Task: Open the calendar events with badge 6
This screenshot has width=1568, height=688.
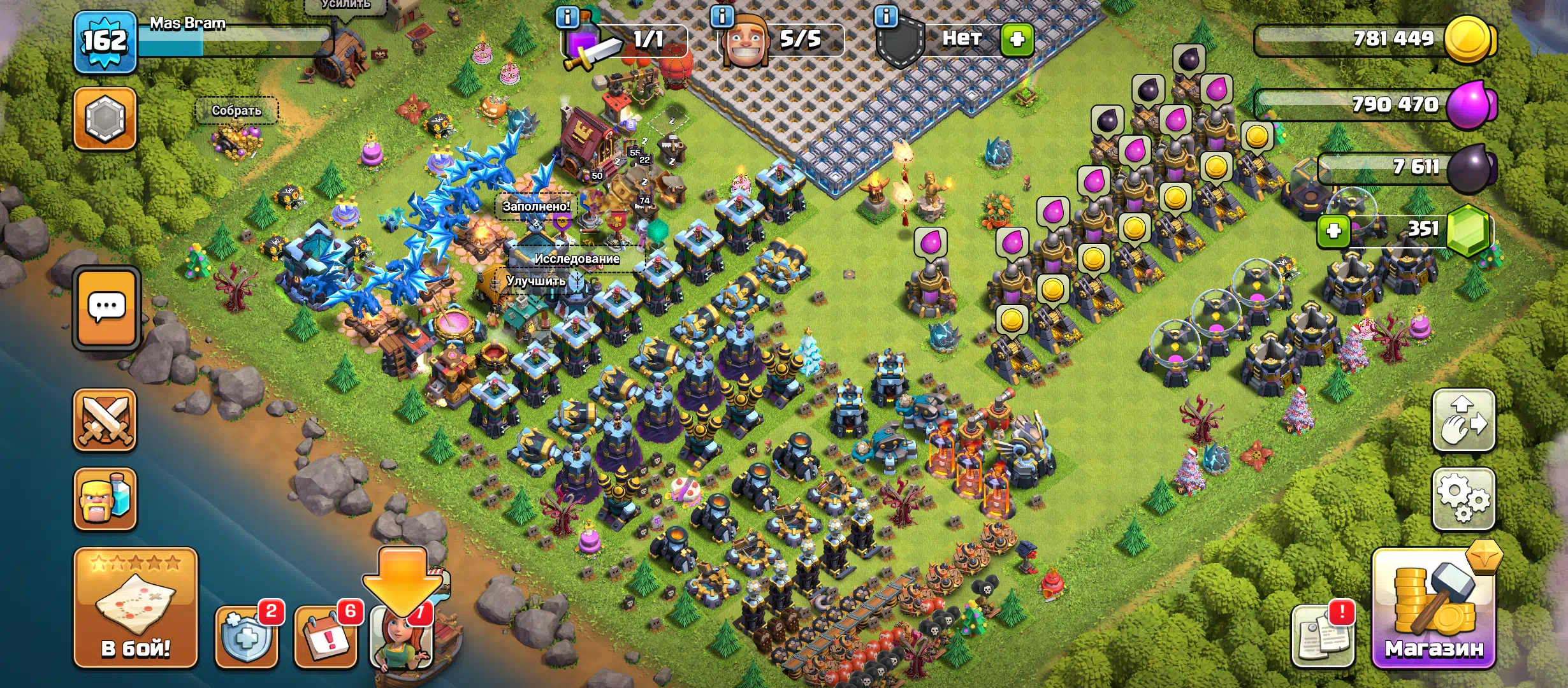Action: [325, 636]
